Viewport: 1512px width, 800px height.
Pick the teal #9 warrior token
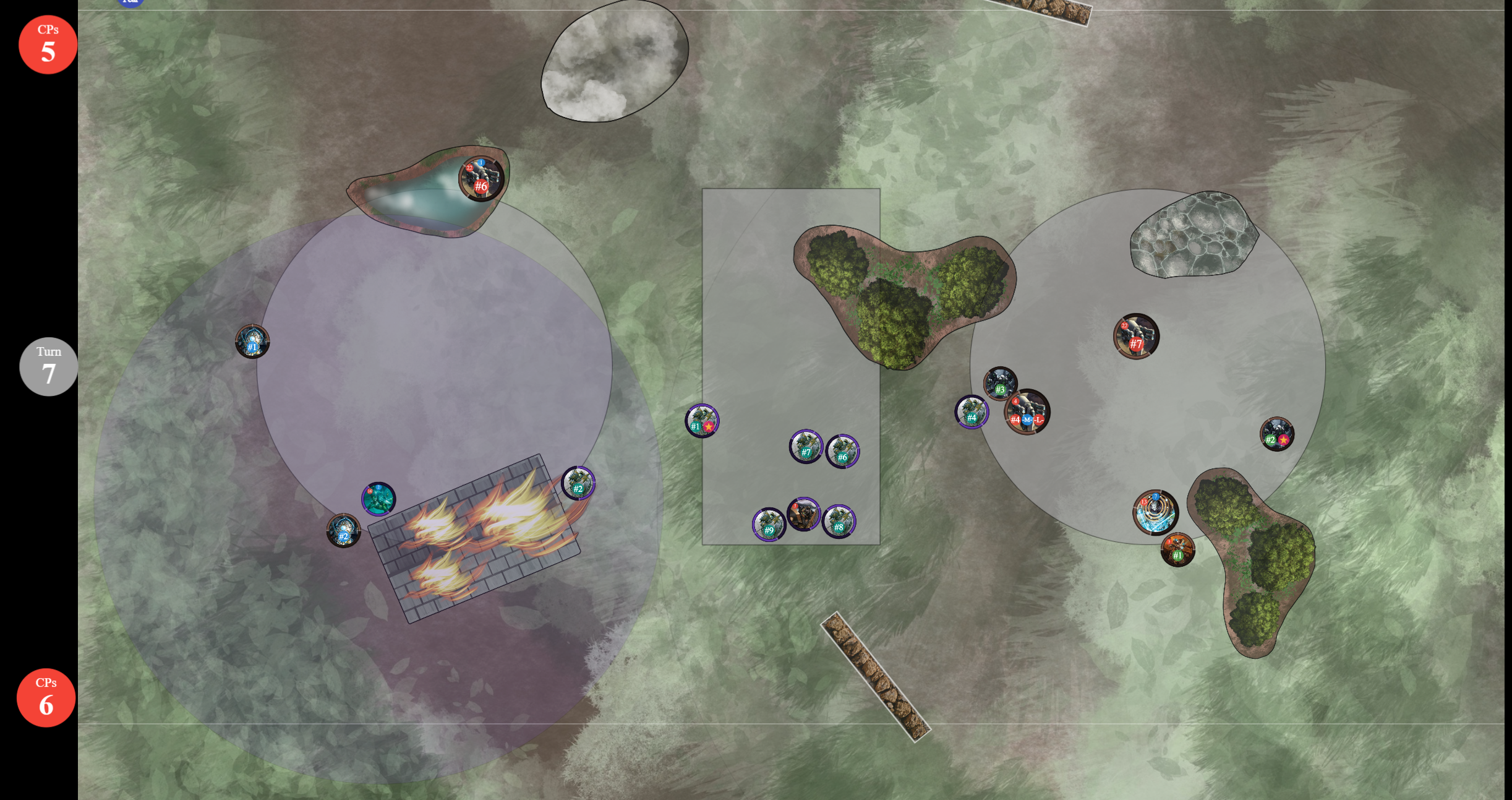click(x=769, y=525)
